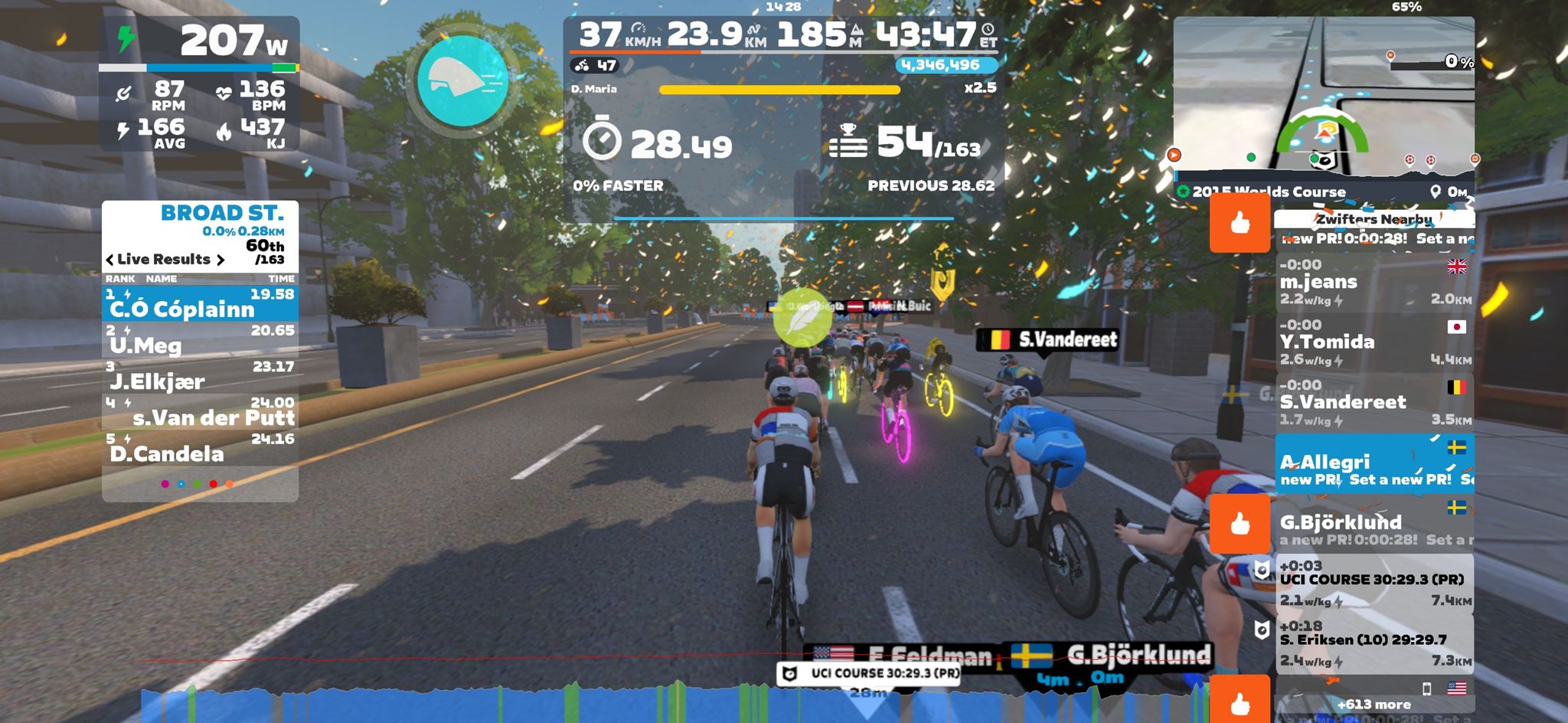Click the right arrow beside Live Results
Screen dimensions: 1568x723
tap(220, 260)
